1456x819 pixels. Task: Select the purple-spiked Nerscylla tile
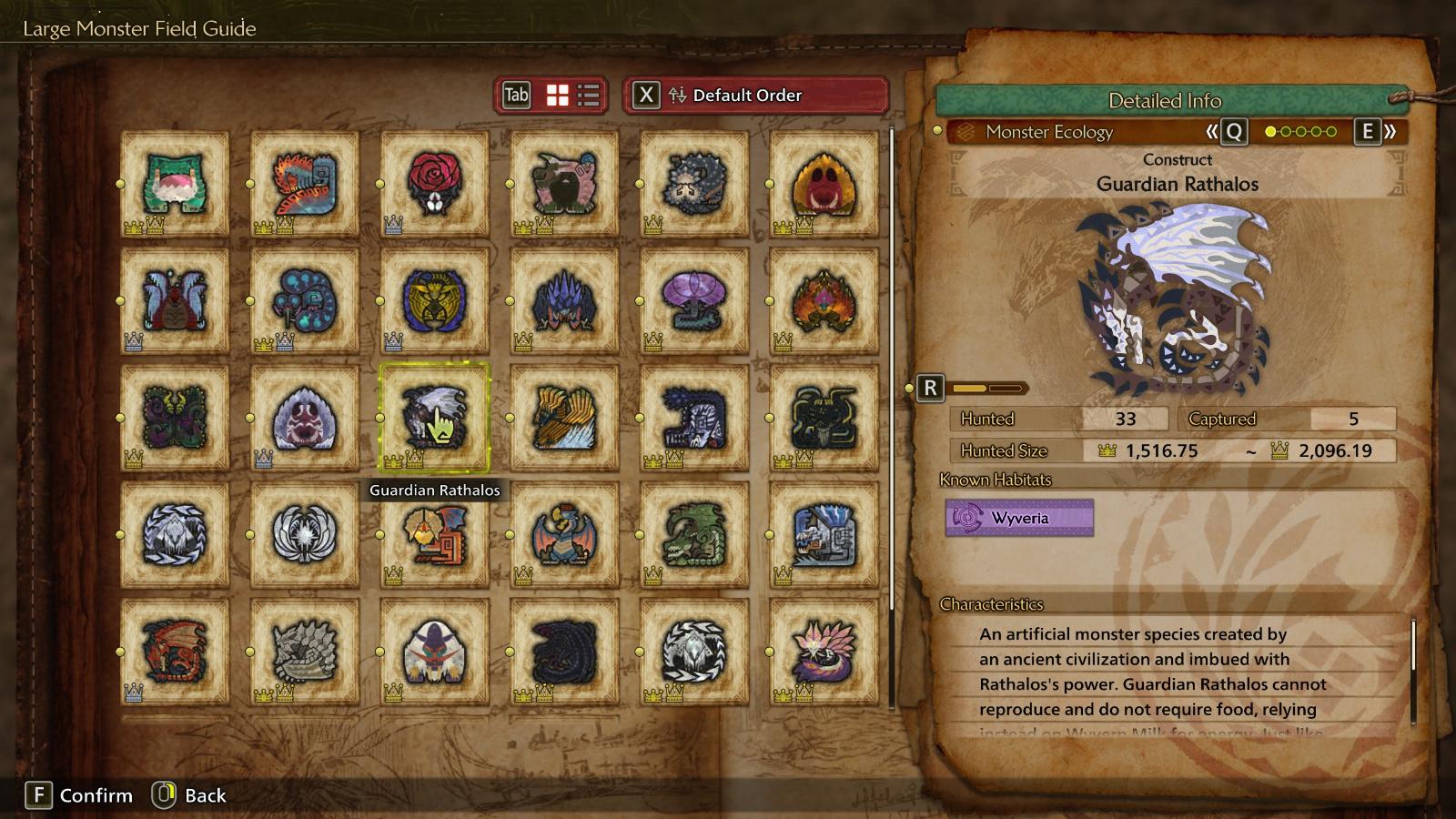pyautogui.click(x=564, y=300)
